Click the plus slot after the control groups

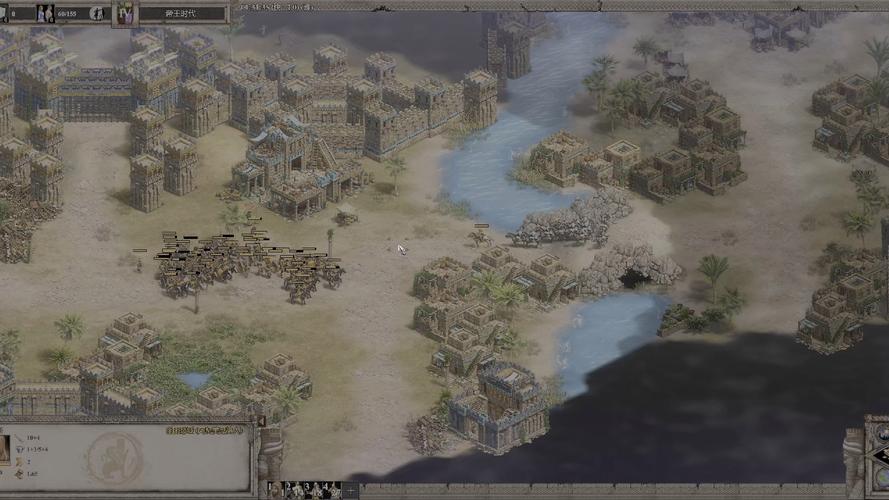pyautogui.click(x=349, y=490)
